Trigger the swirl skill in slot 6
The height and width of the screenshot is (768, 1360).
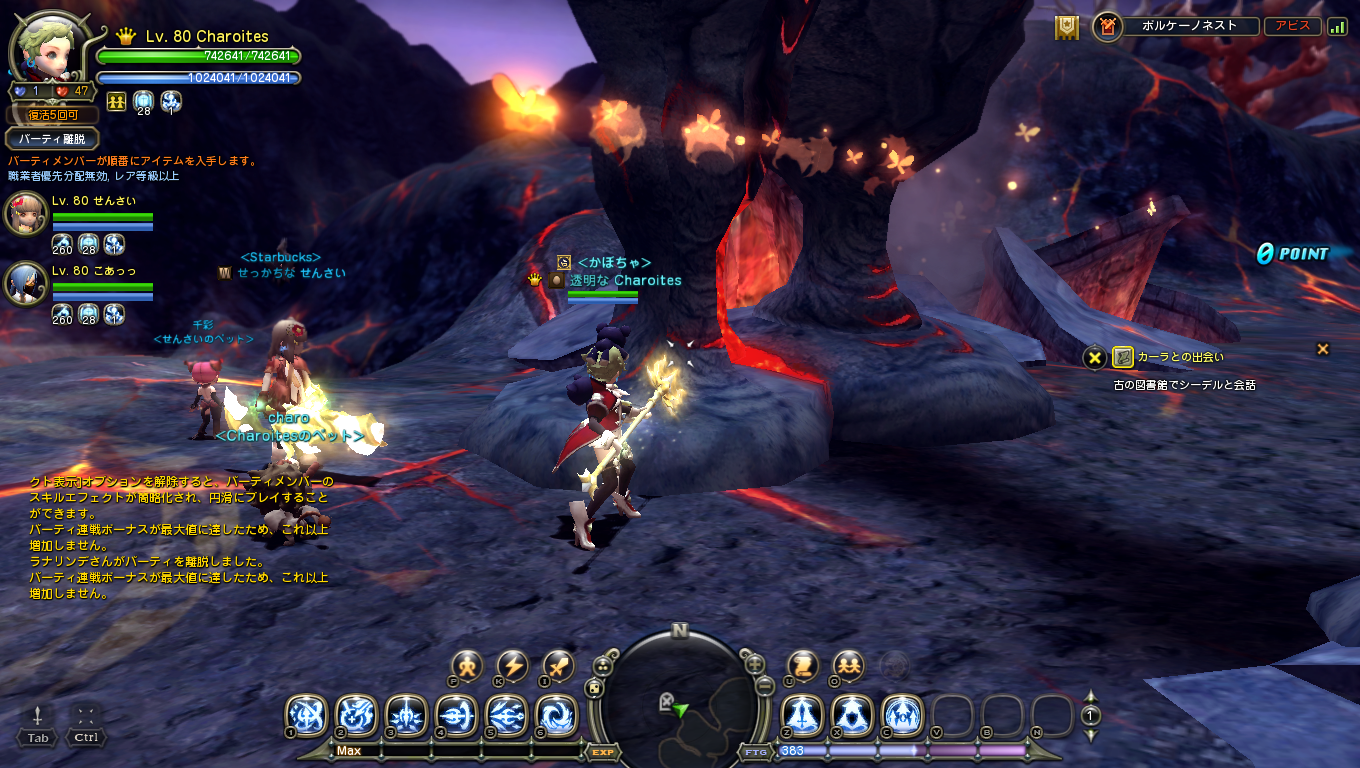point(556,715)
